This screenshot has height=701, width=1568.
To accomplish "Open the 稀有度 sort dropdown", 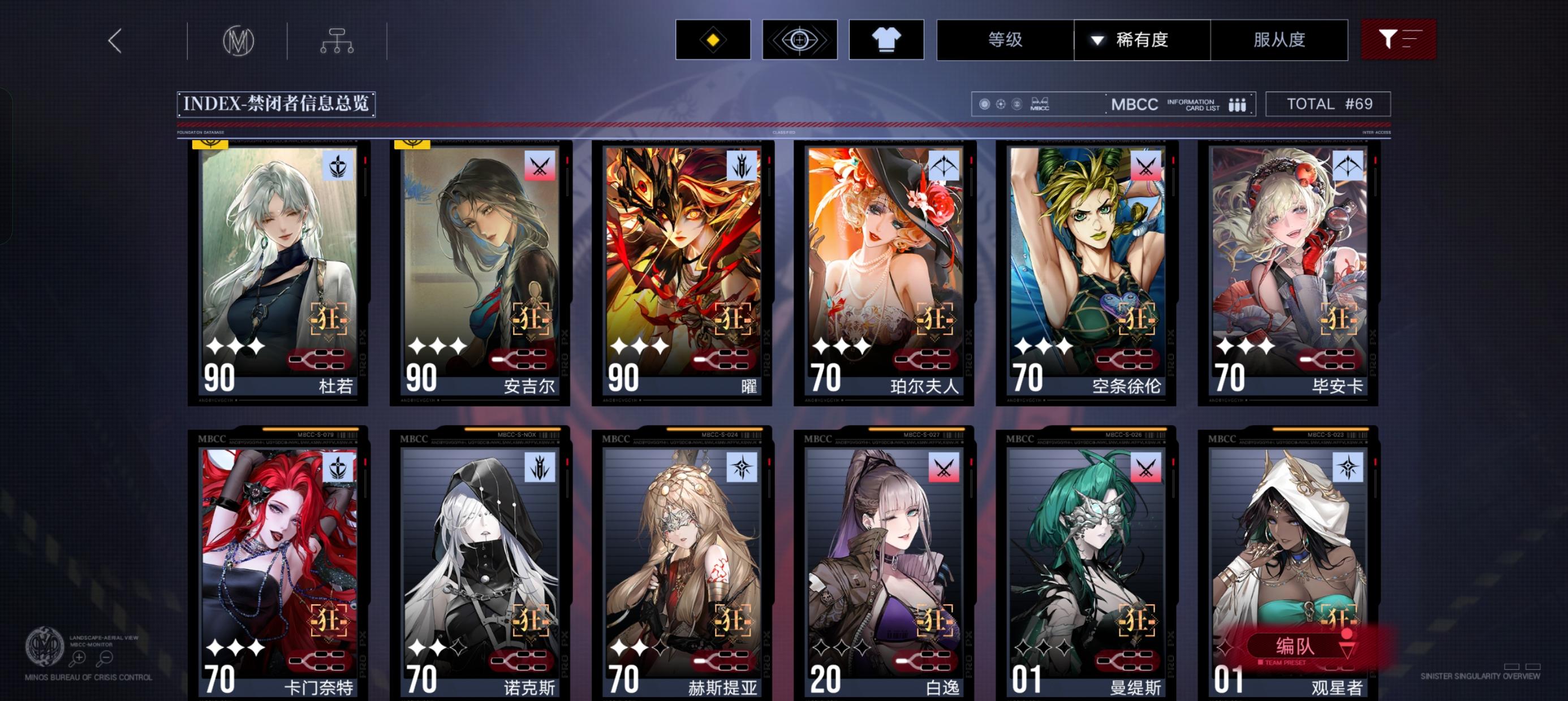I will 1141,39.
